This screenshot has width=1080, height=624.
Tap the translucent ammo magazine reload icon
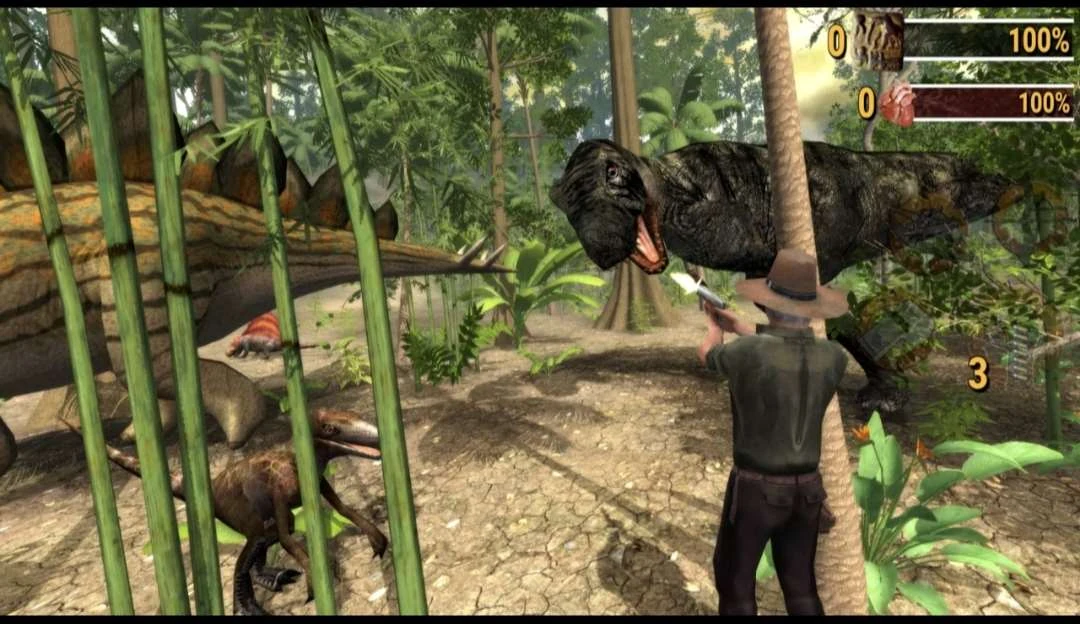tap(1017, 352)
